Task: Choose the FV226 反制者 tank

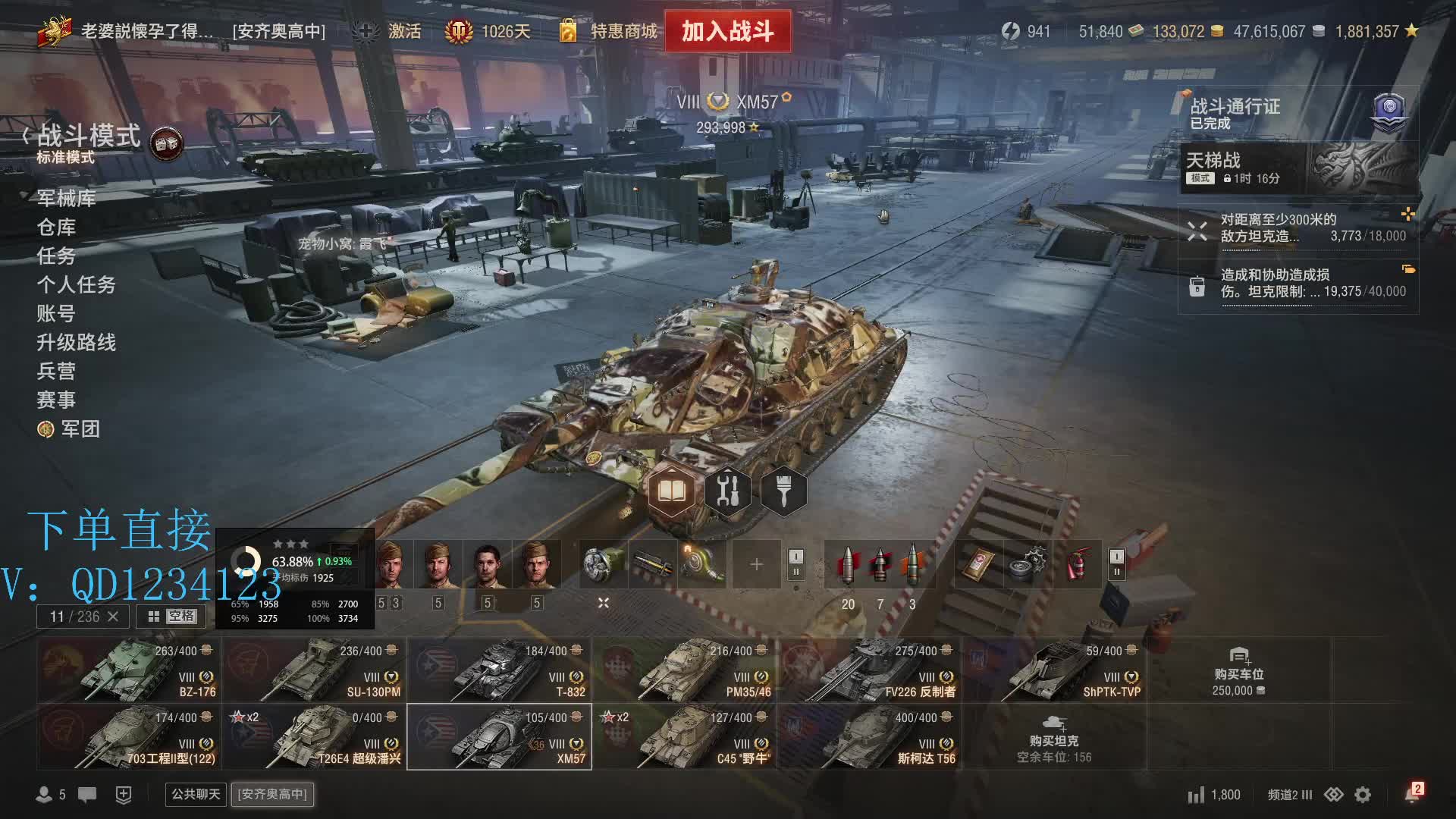Action: tap(869, 670)
